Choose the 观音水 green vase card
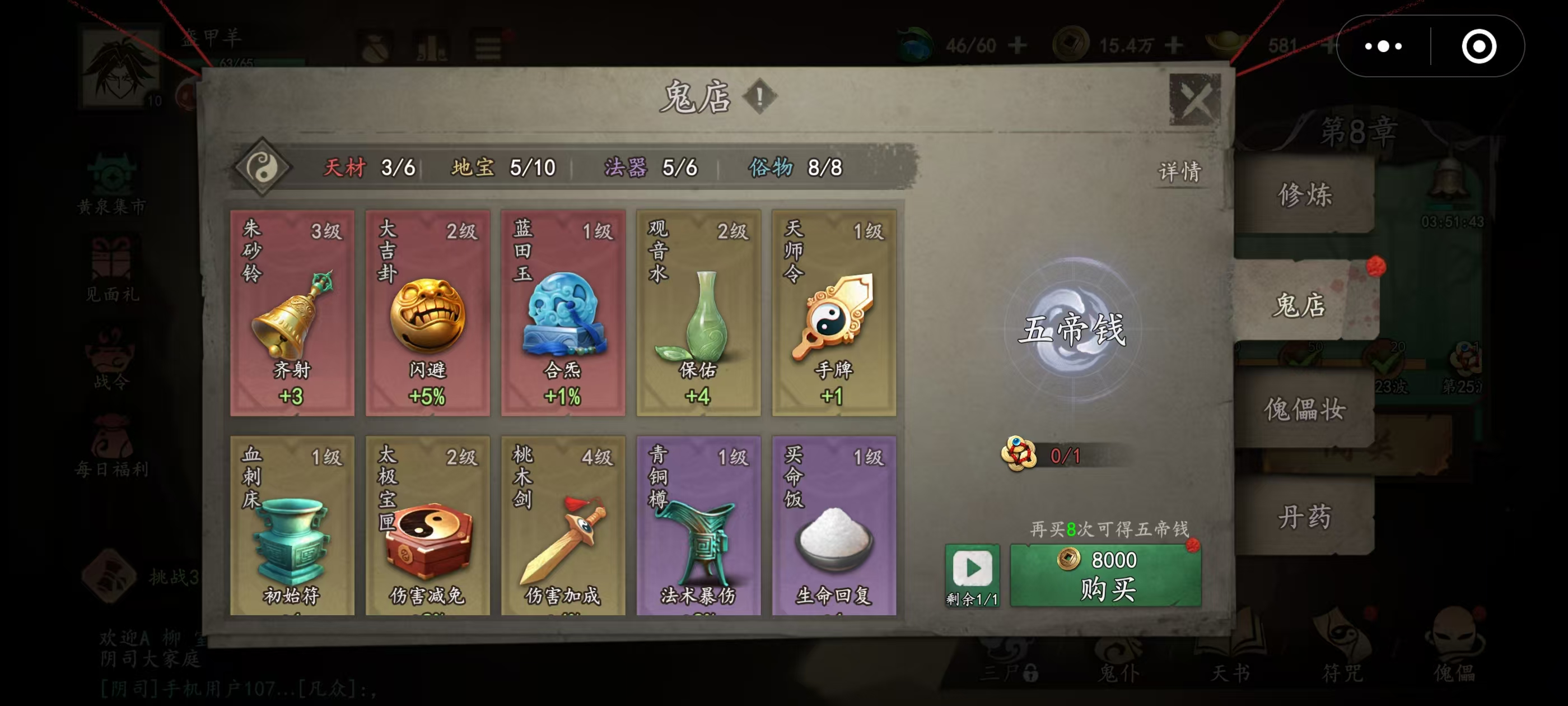Viewport: 1568px width, 706px height. pyautogui.click(x=698, y=313)
